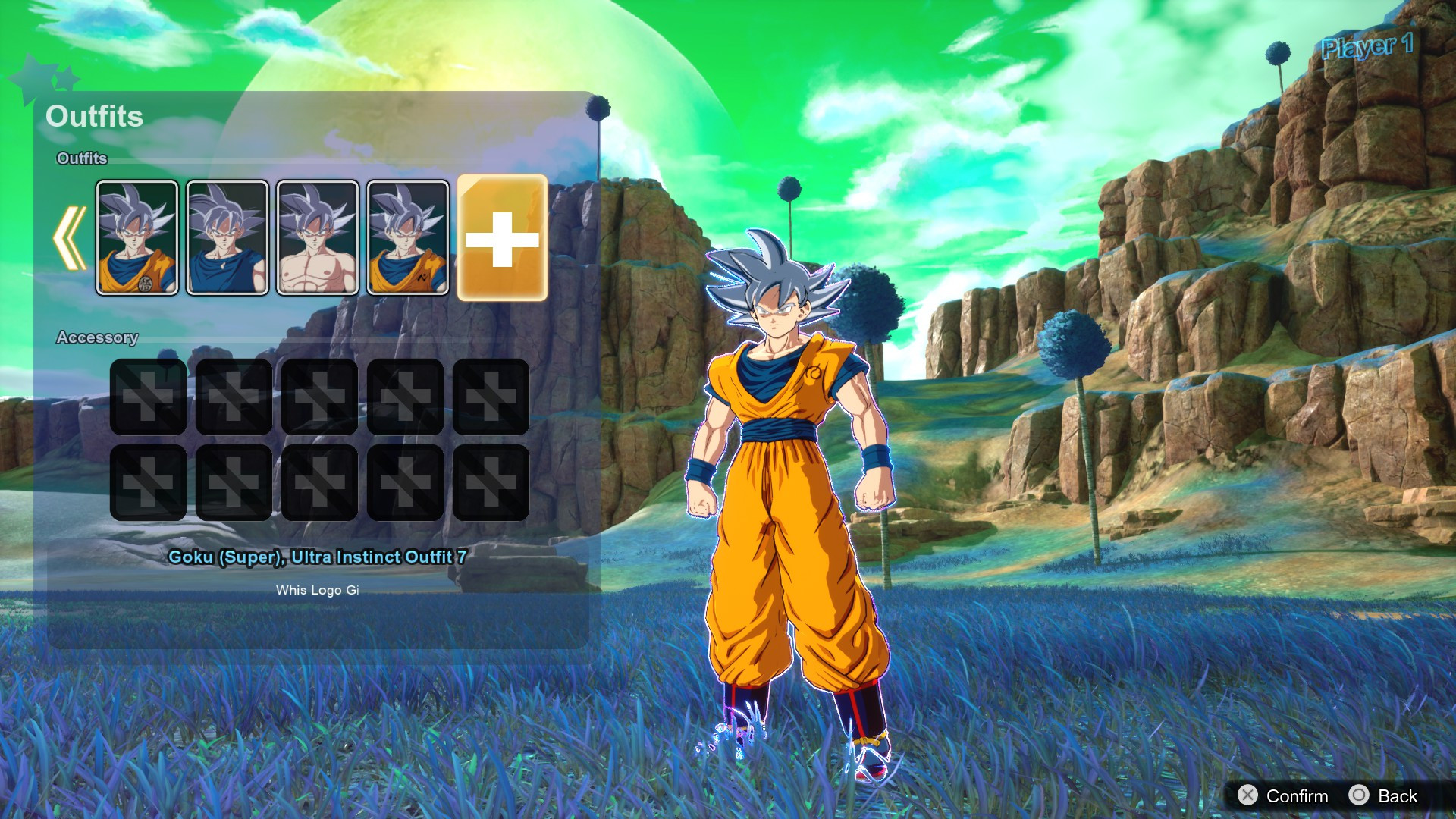Pick the shirtless Goku outfit variant
The height and width of the screenshot is (819, 1456).
316,237
